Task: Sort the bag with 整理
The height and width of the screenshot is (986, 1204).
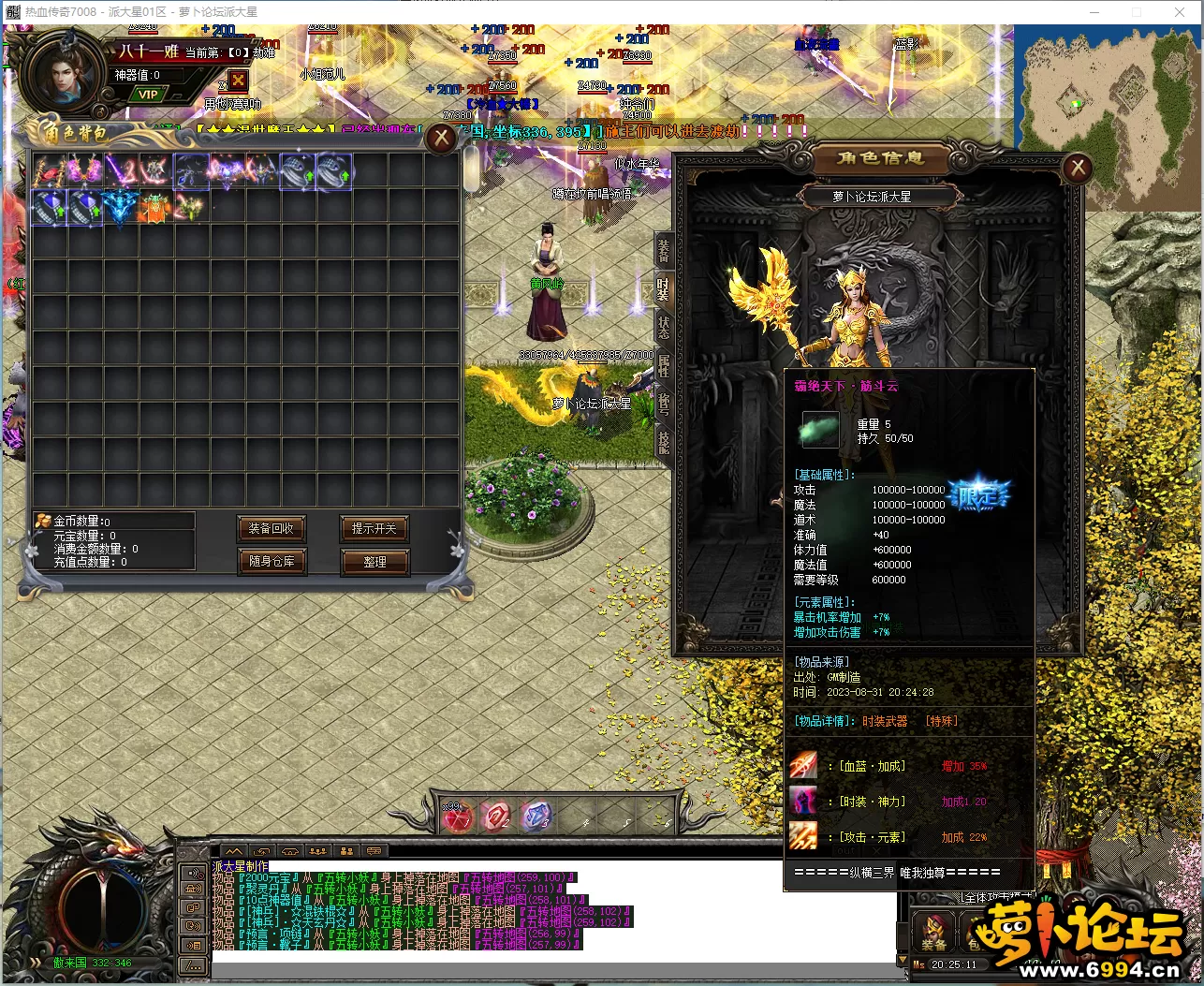Action: 374,562
